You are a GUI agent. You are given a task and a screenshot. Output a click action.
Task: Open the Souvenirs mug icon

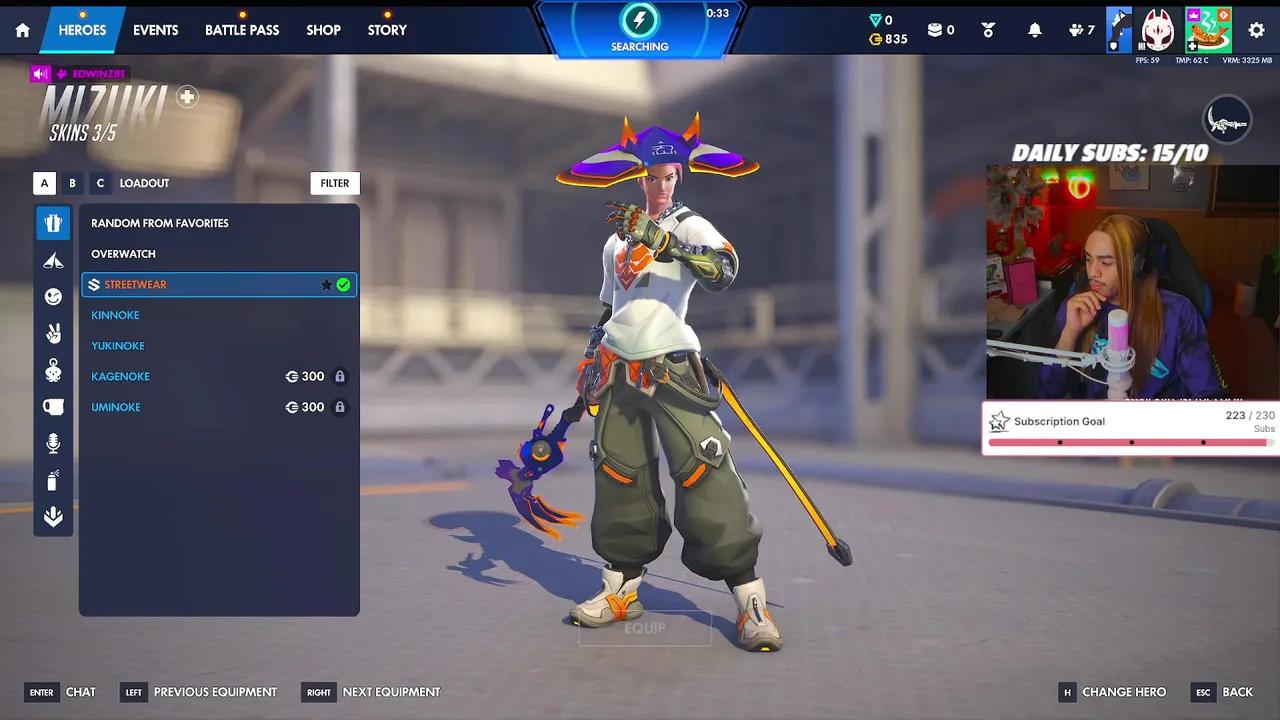click(53, 406)
